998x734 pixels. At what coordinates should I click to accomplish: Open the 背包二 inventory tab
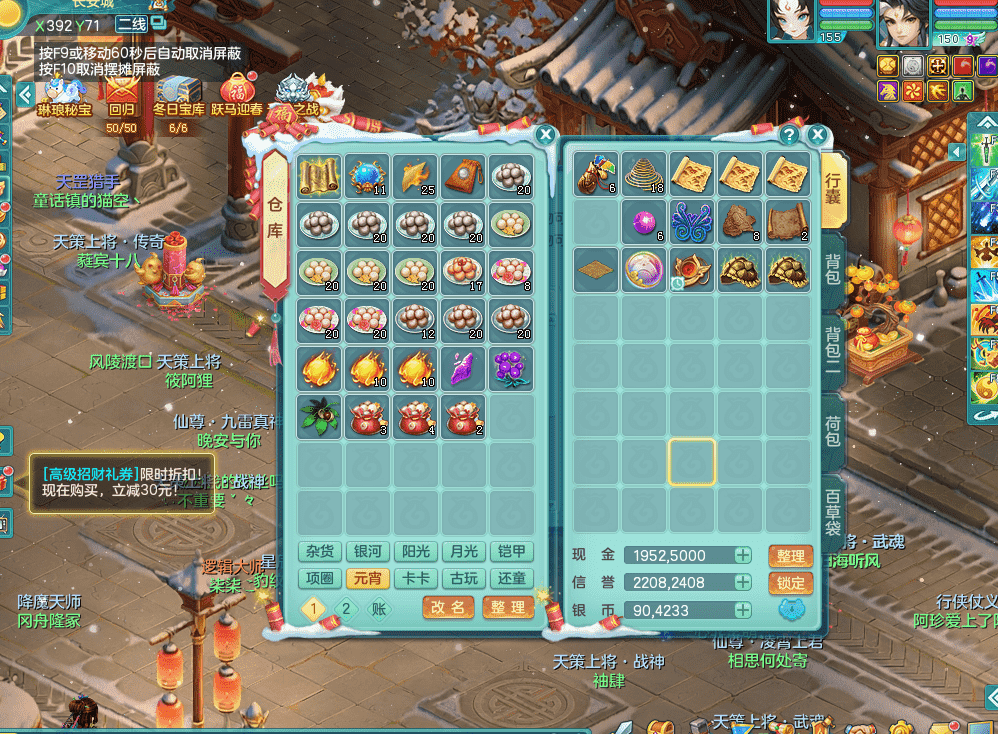[x=832, y=348]
